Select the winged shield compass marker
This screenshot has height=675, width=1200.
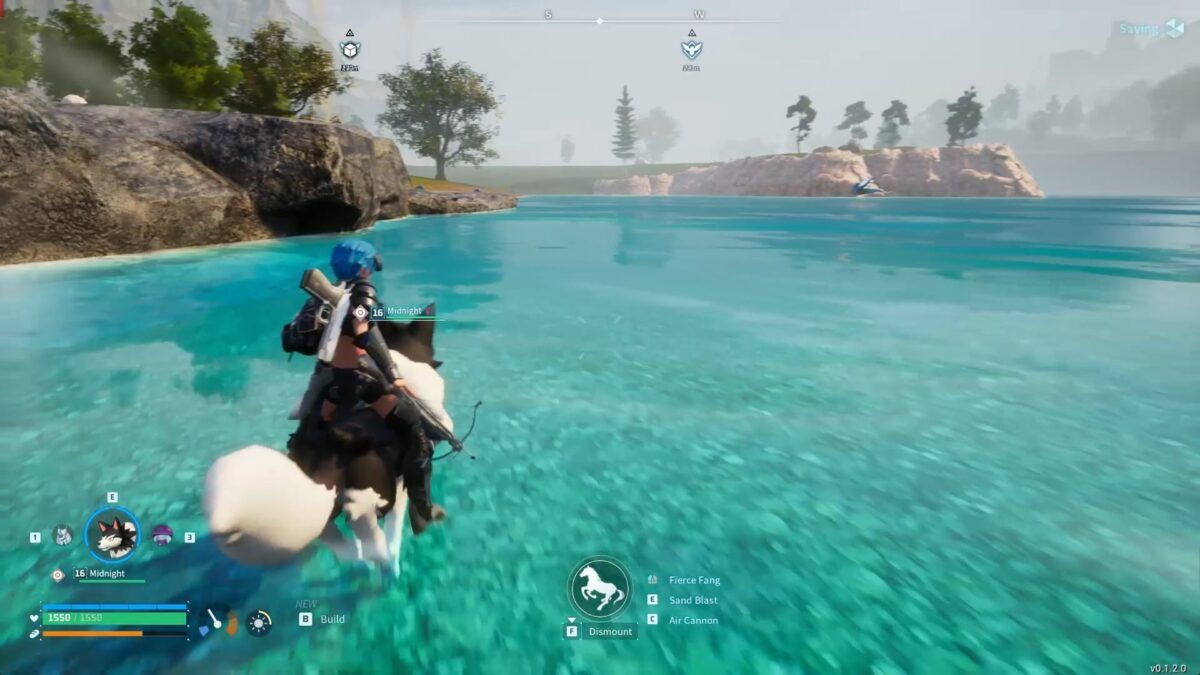[691, 49]
